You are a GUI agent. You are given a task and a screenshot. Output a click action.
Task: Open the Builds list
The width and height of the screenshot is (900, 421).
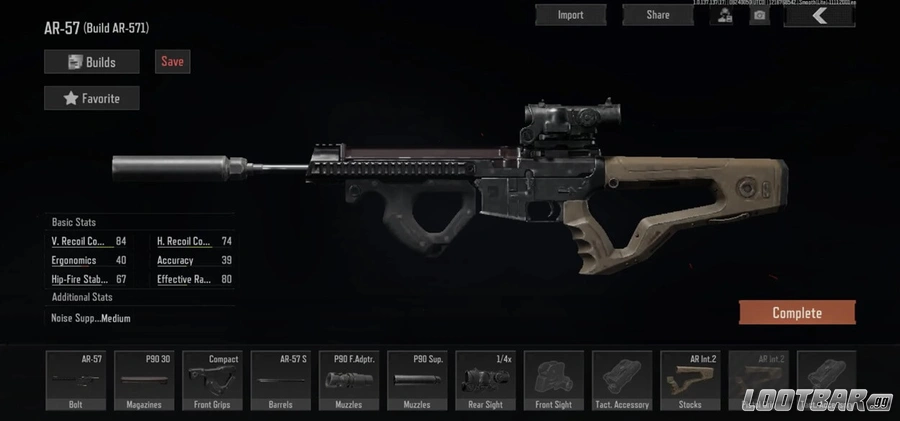click(x=91, y=62)
